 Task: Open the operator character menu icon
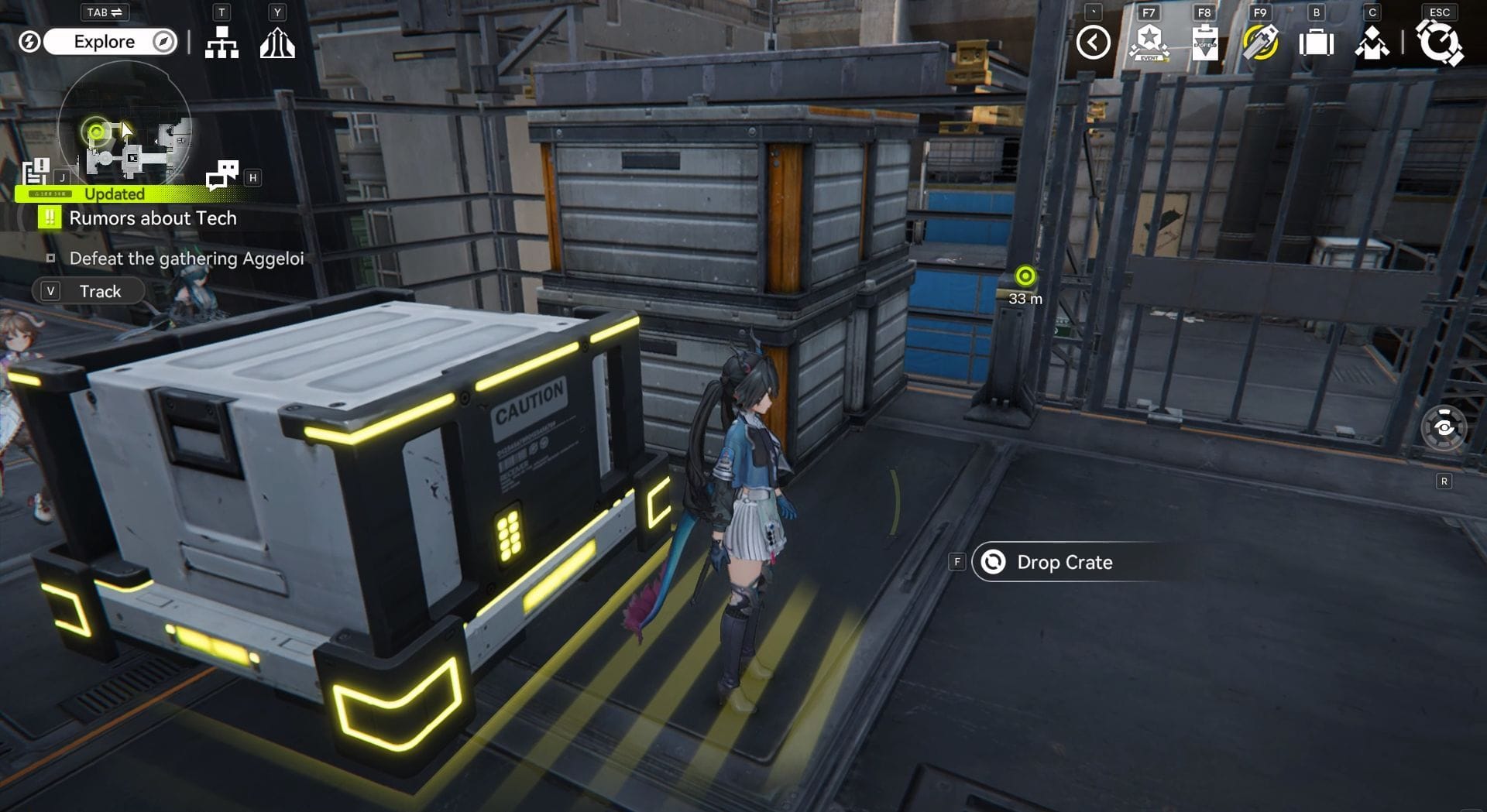tap(1372, 43)
